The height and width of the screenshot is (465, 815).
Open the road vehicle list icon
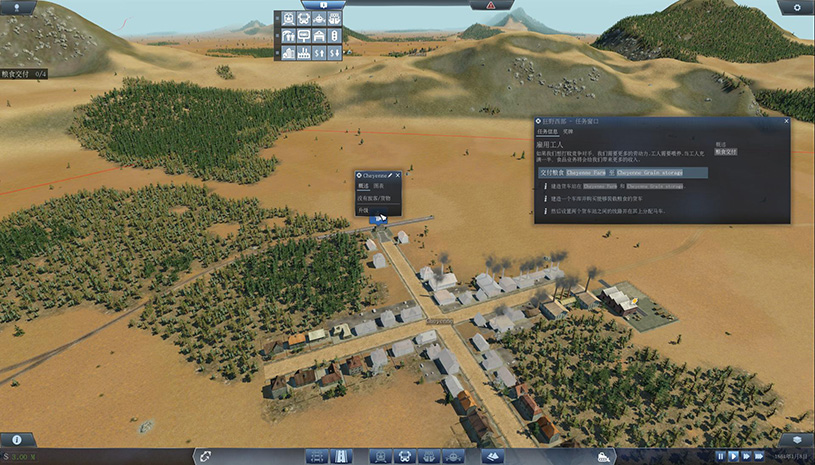pyautogui.click(x=303, y=18)
